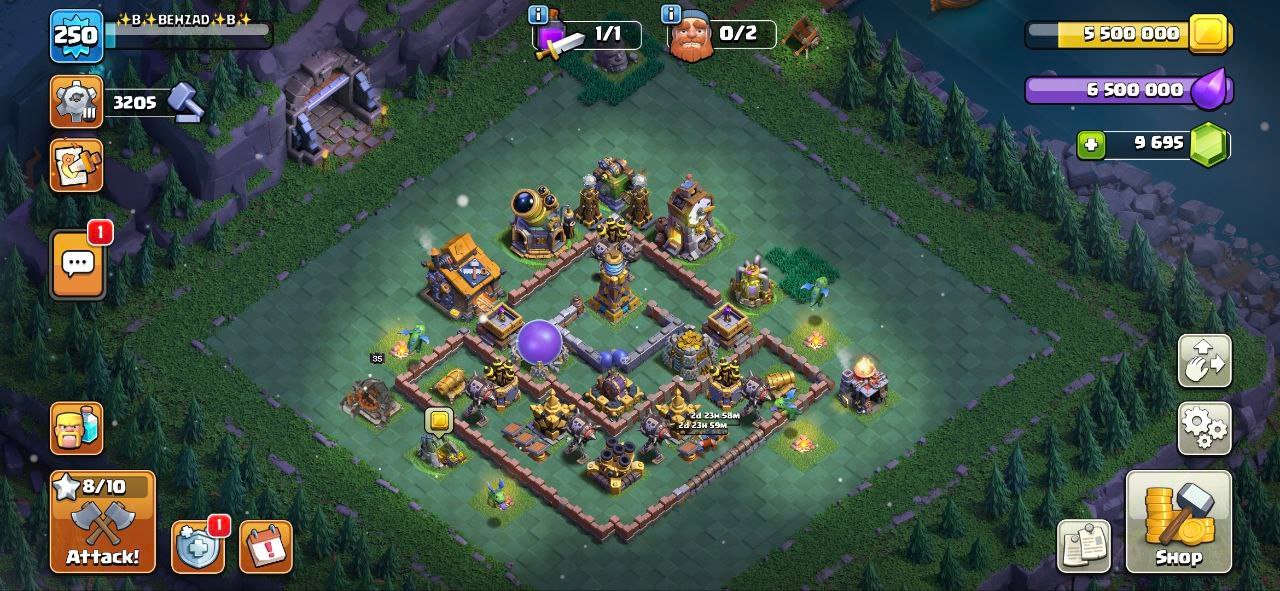Open the clipboard layout editor button
Screen dimensions: 1280x591
tap(1084, 547)
